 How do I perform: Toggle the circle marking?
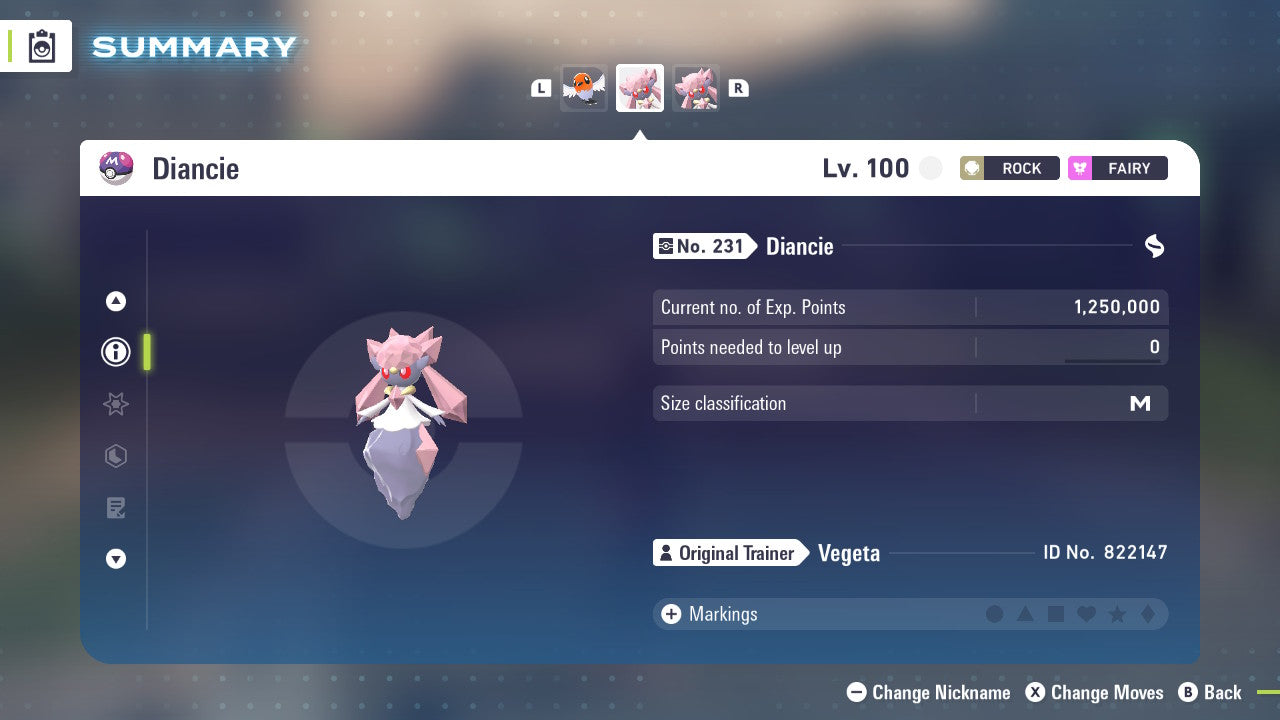click(995, 614)
